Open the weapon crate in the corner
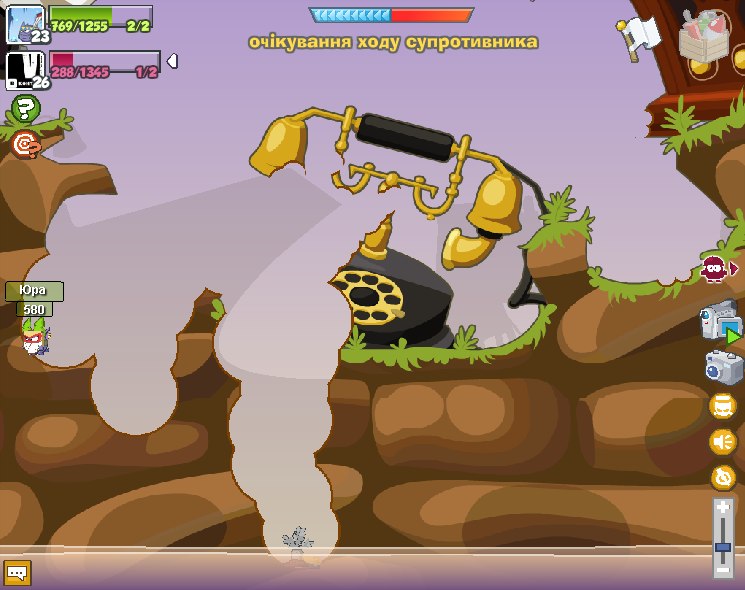745x590 pixels. click(x=704, y=37)
